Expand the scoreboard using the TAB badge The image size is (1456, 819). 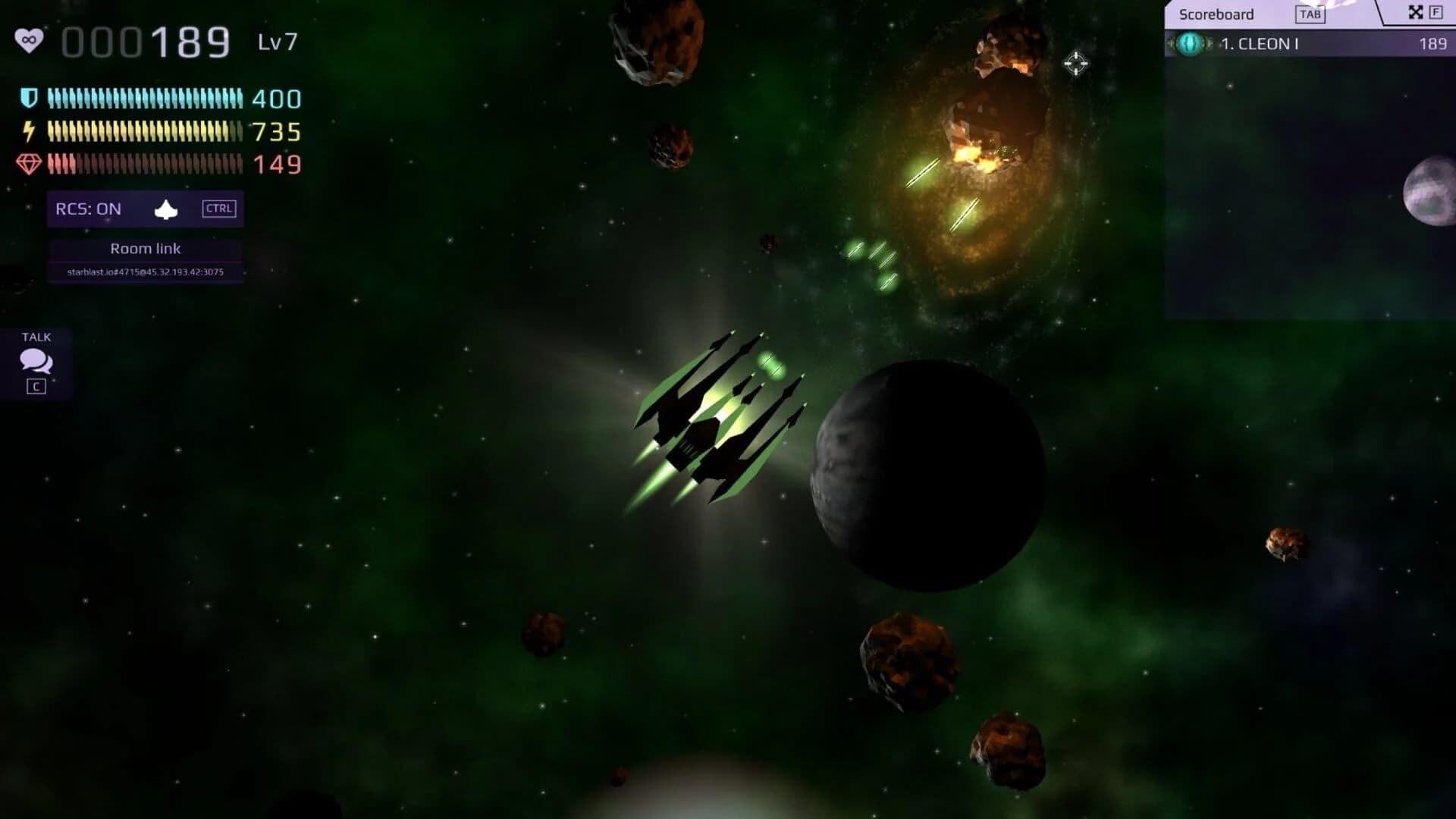[x=1310, y=14]
